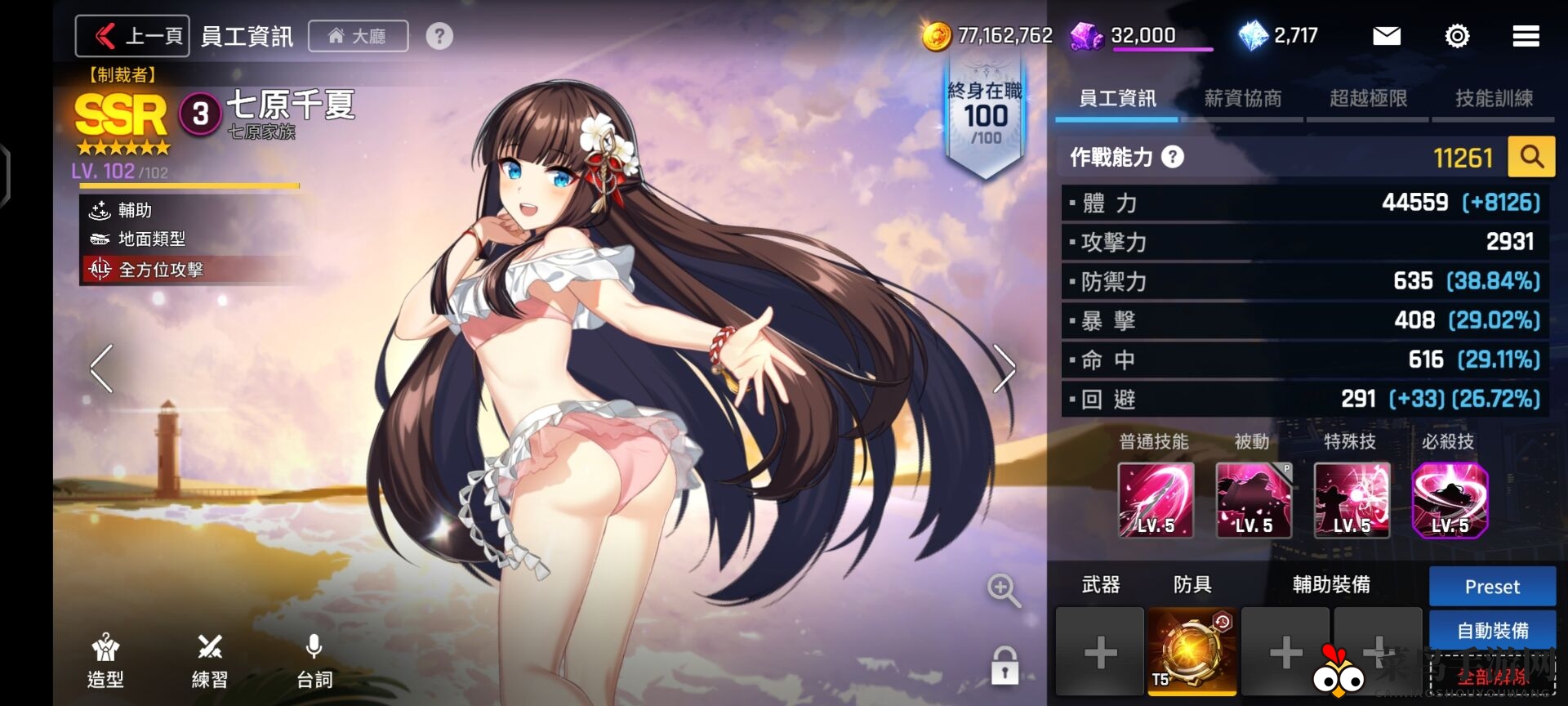Activate the 自動裝備 auto-equip button

(x=1492, y=630)
